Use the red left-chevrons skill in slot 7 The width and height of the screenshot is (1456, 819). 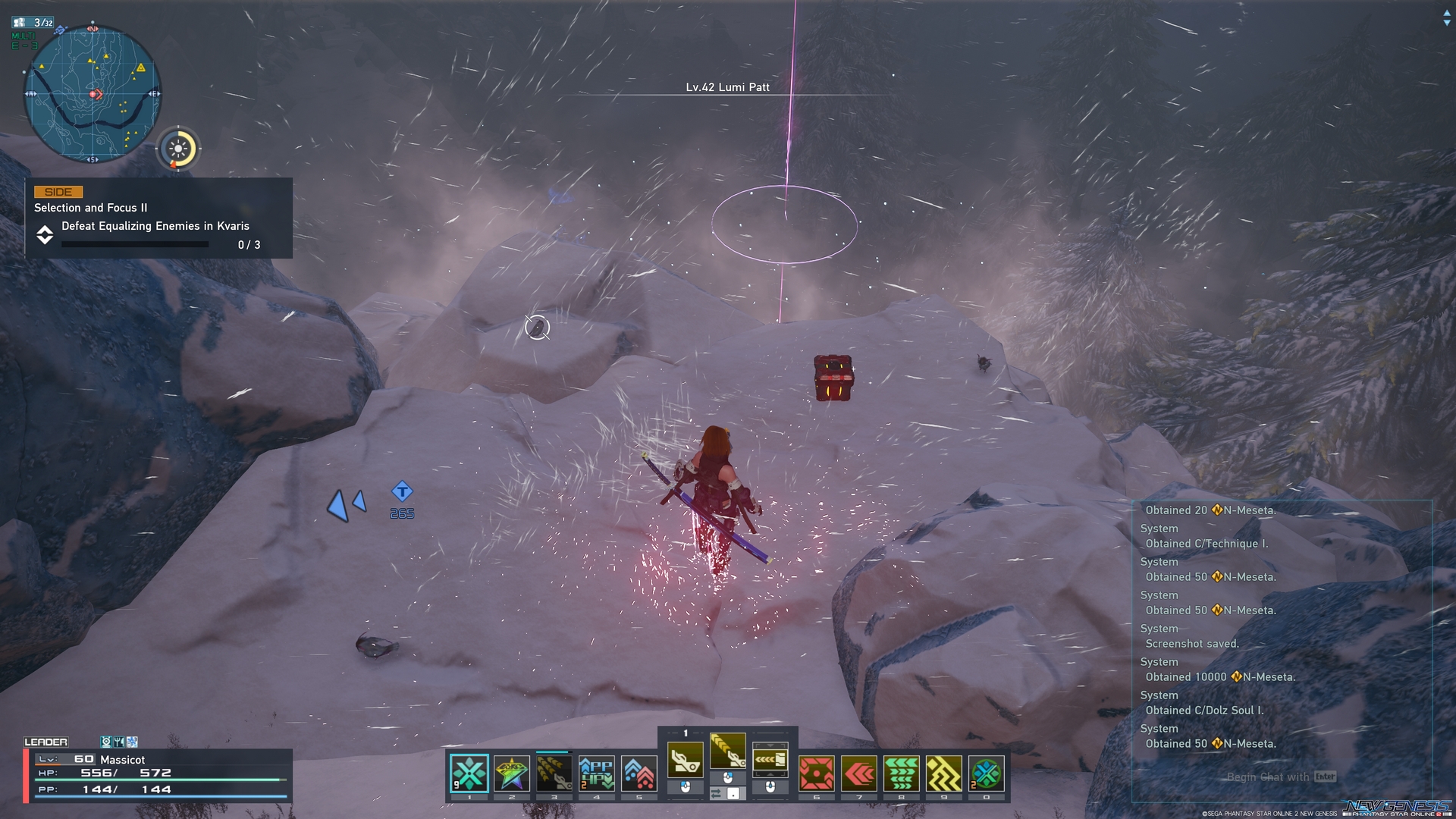click(859, 773)
